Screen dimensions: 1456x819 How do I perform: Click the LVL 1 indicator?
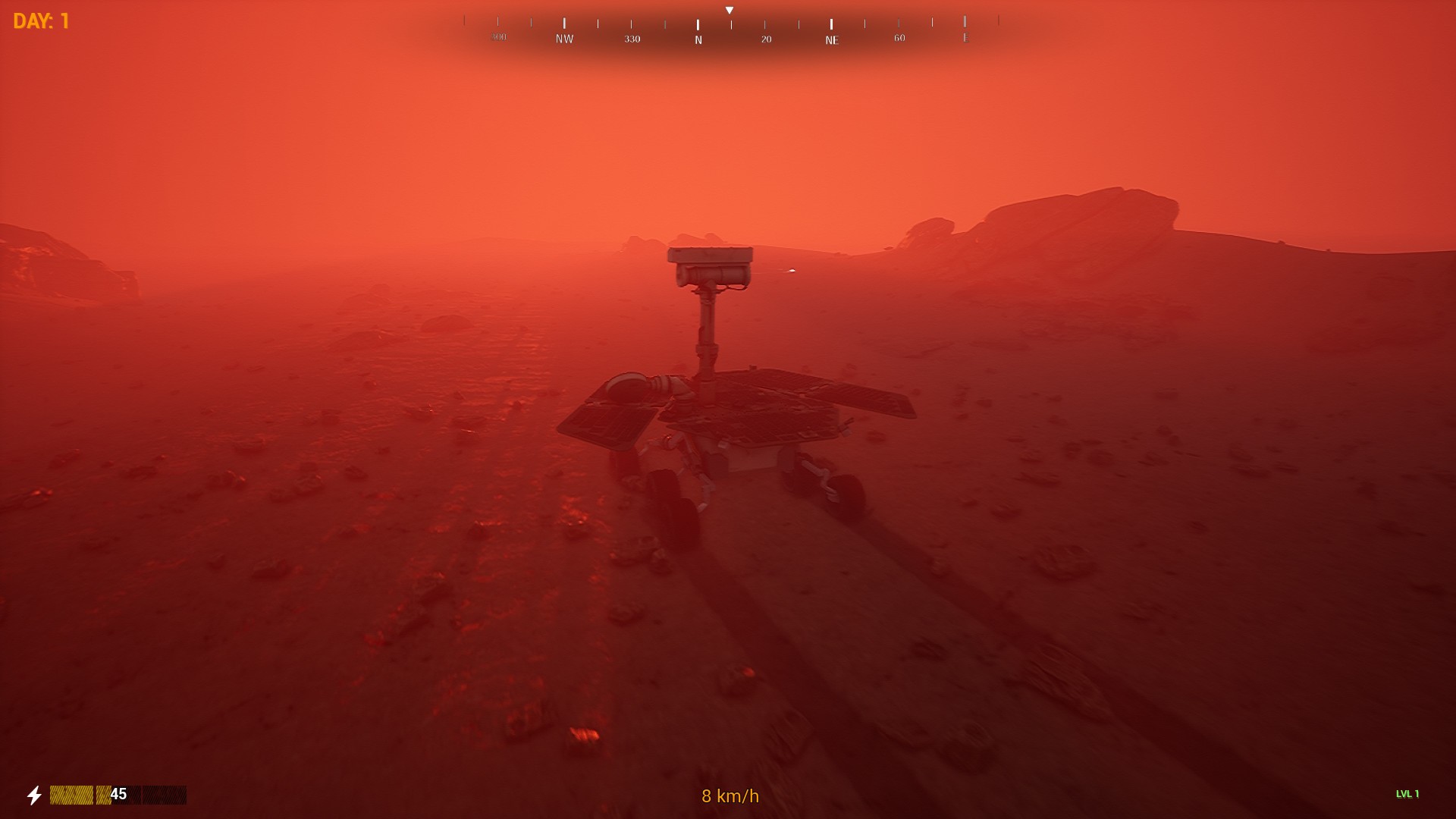(1407, 795)
